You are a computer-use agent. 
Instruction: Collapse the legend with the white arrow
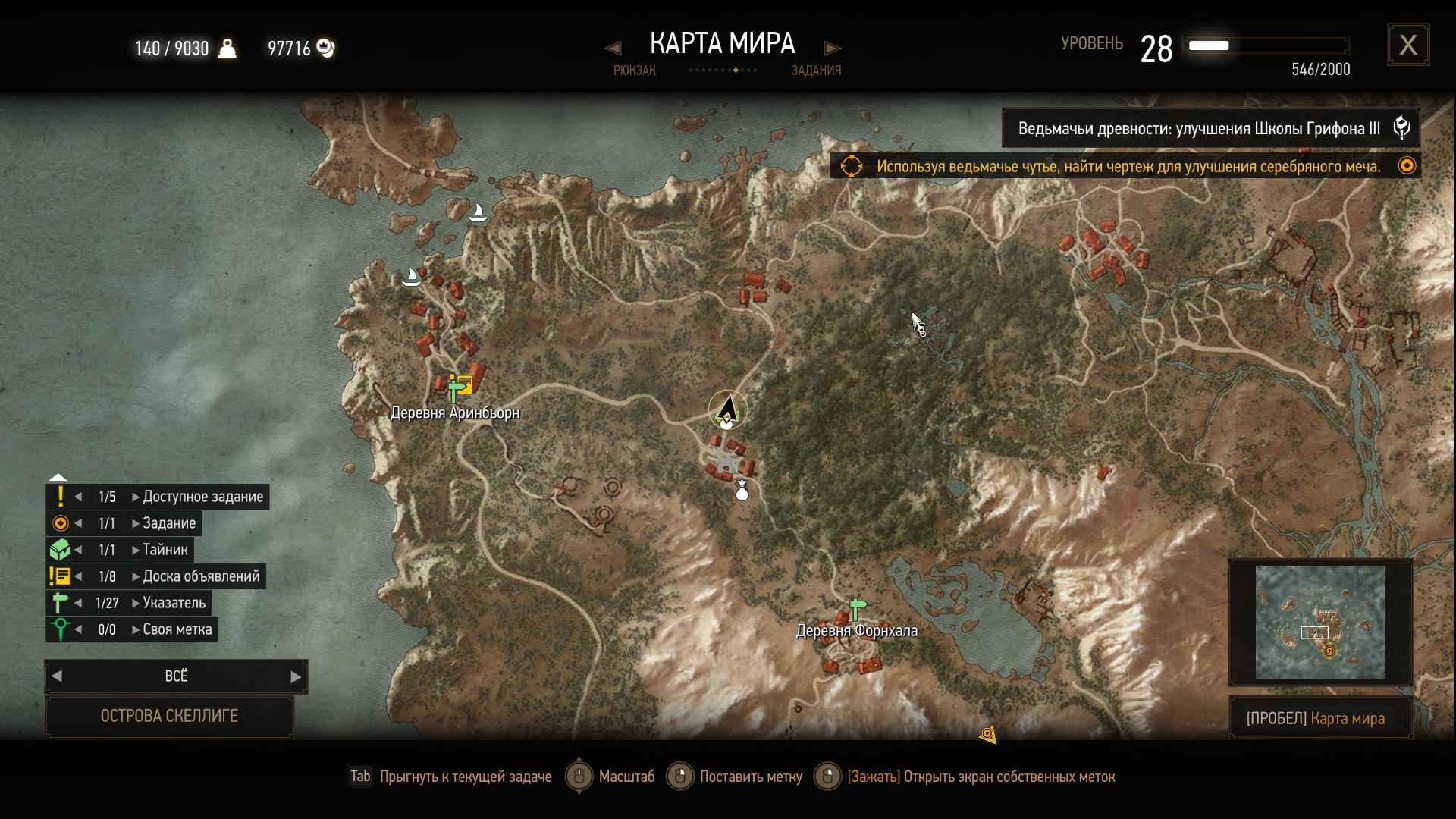58,478
